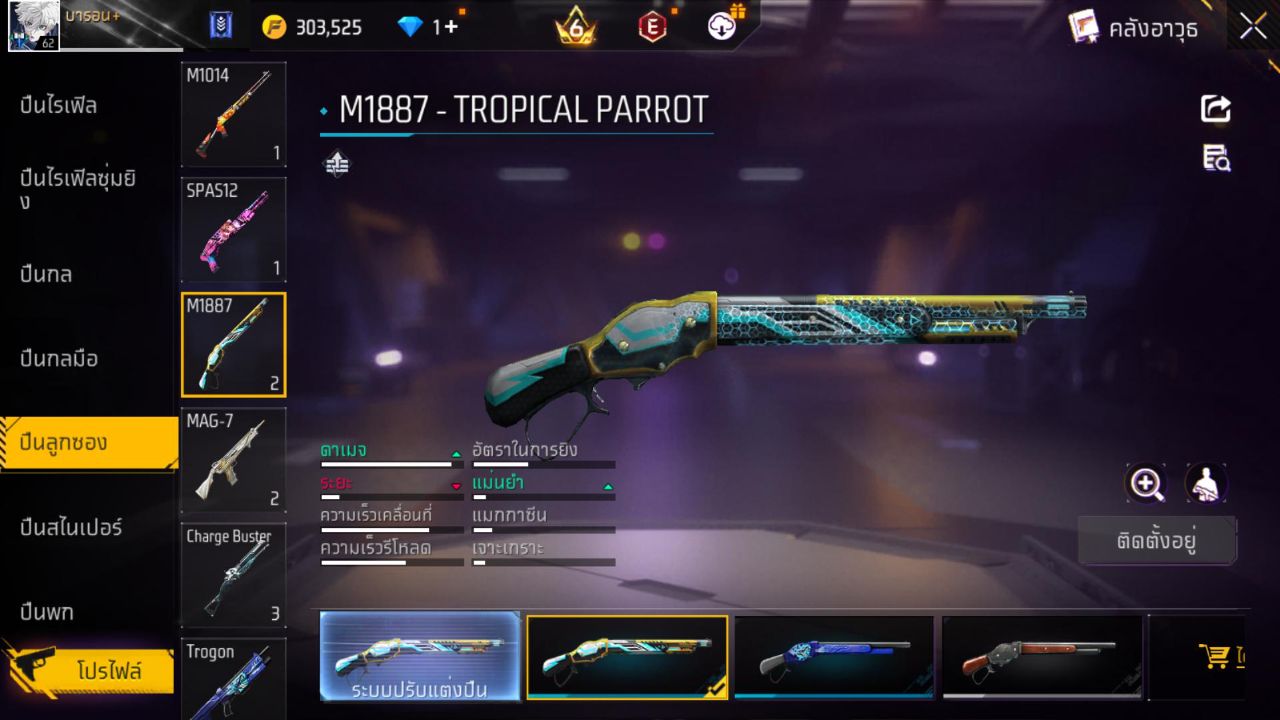Open the คลังอาวุธ weapon vault

click(x=1136, y=28)
